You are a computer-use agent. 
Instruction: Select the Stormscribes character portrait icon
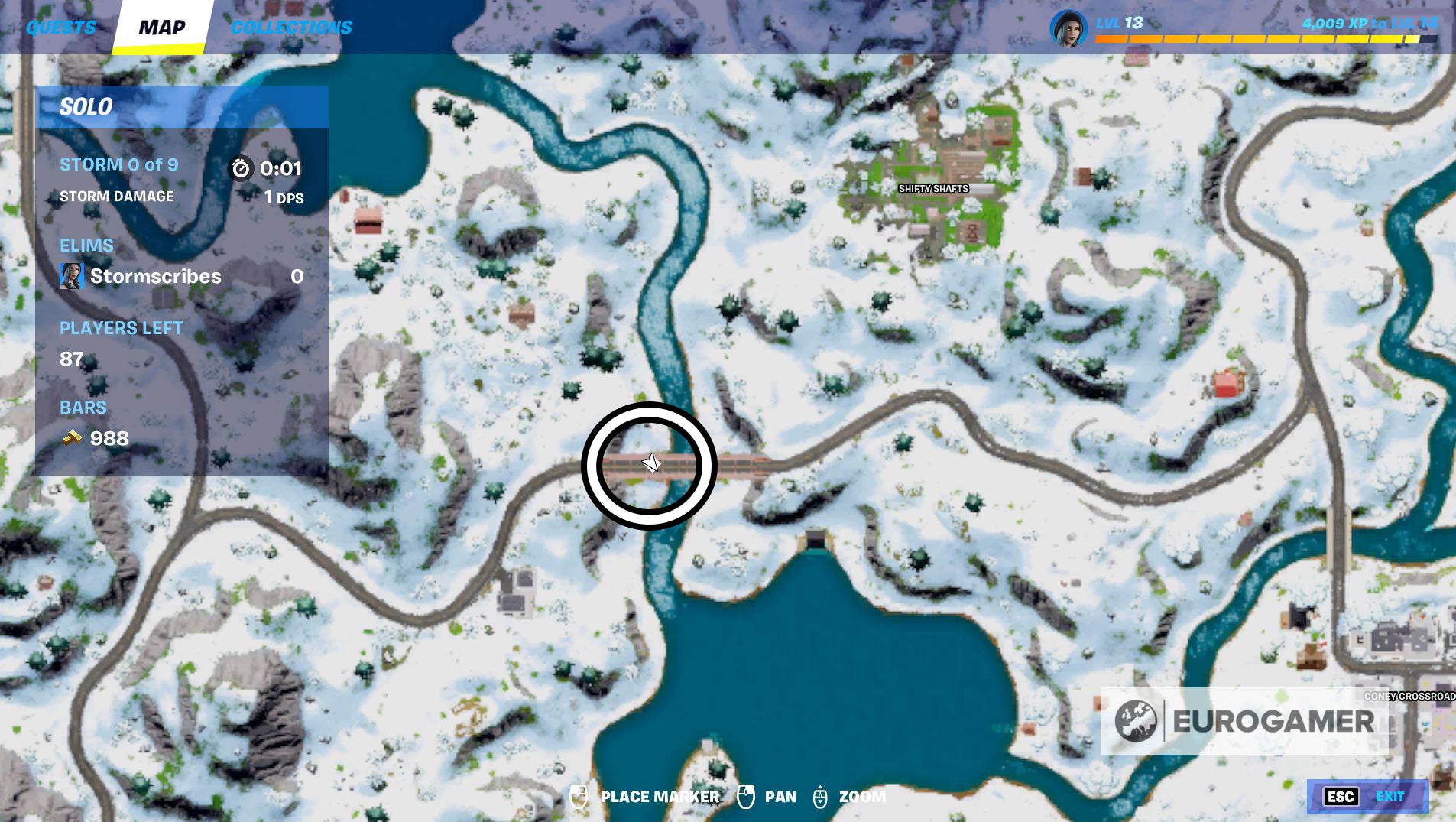[71, 276]
